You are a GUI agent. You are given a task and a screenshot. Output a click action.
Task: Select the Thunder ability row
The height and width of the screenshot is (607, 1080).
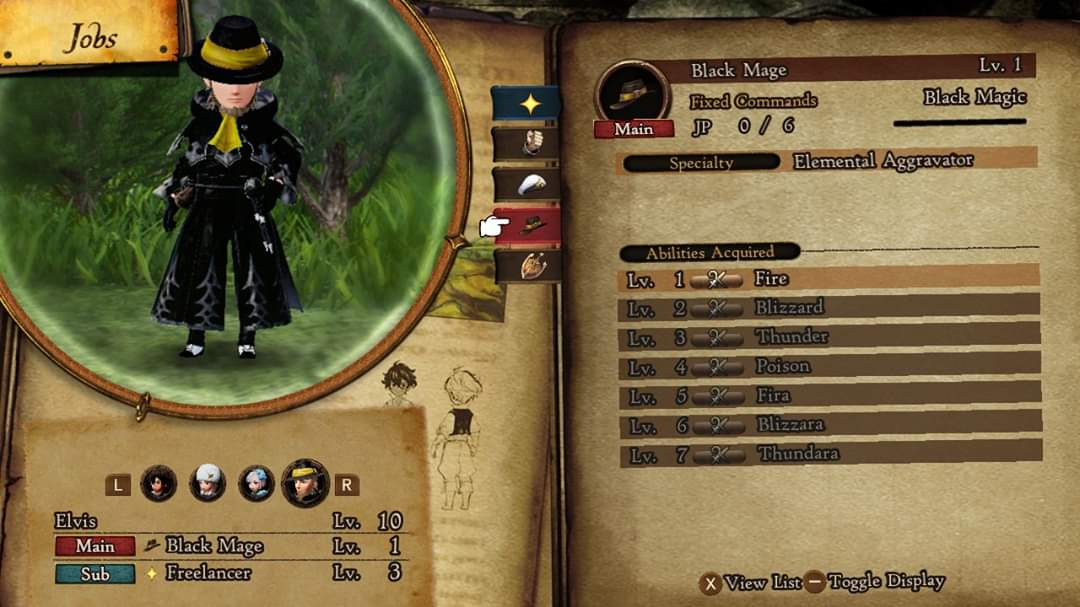coord(828,337)
